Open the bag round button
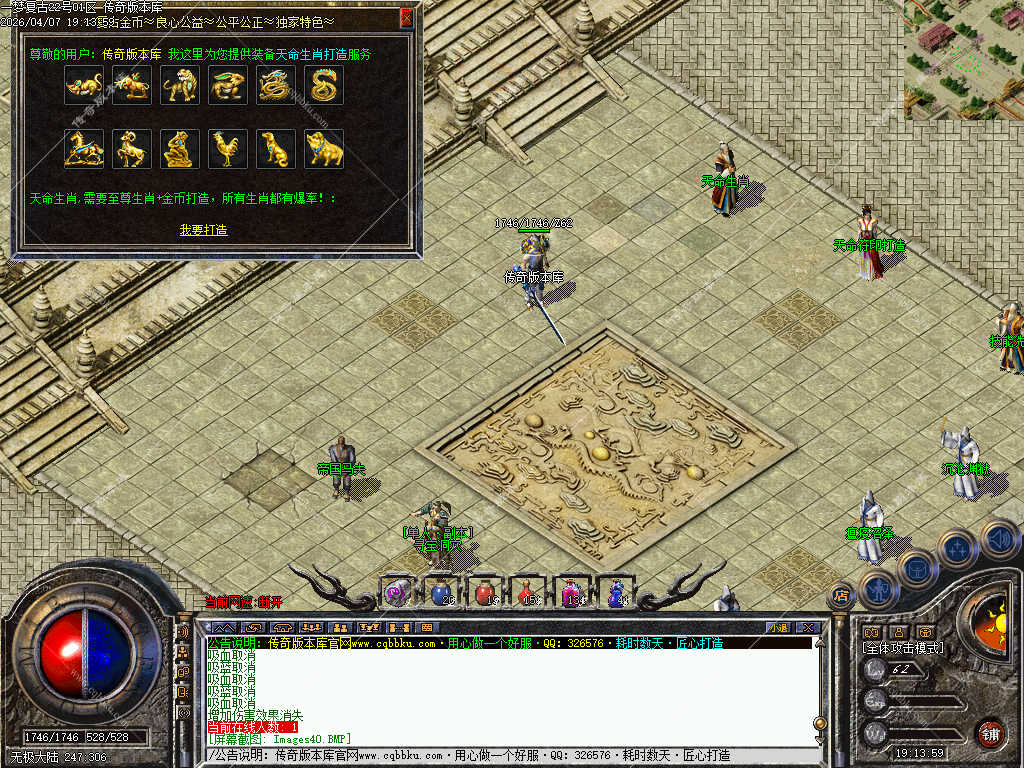This screenshot has height=768, width=1024. [916, 569]
